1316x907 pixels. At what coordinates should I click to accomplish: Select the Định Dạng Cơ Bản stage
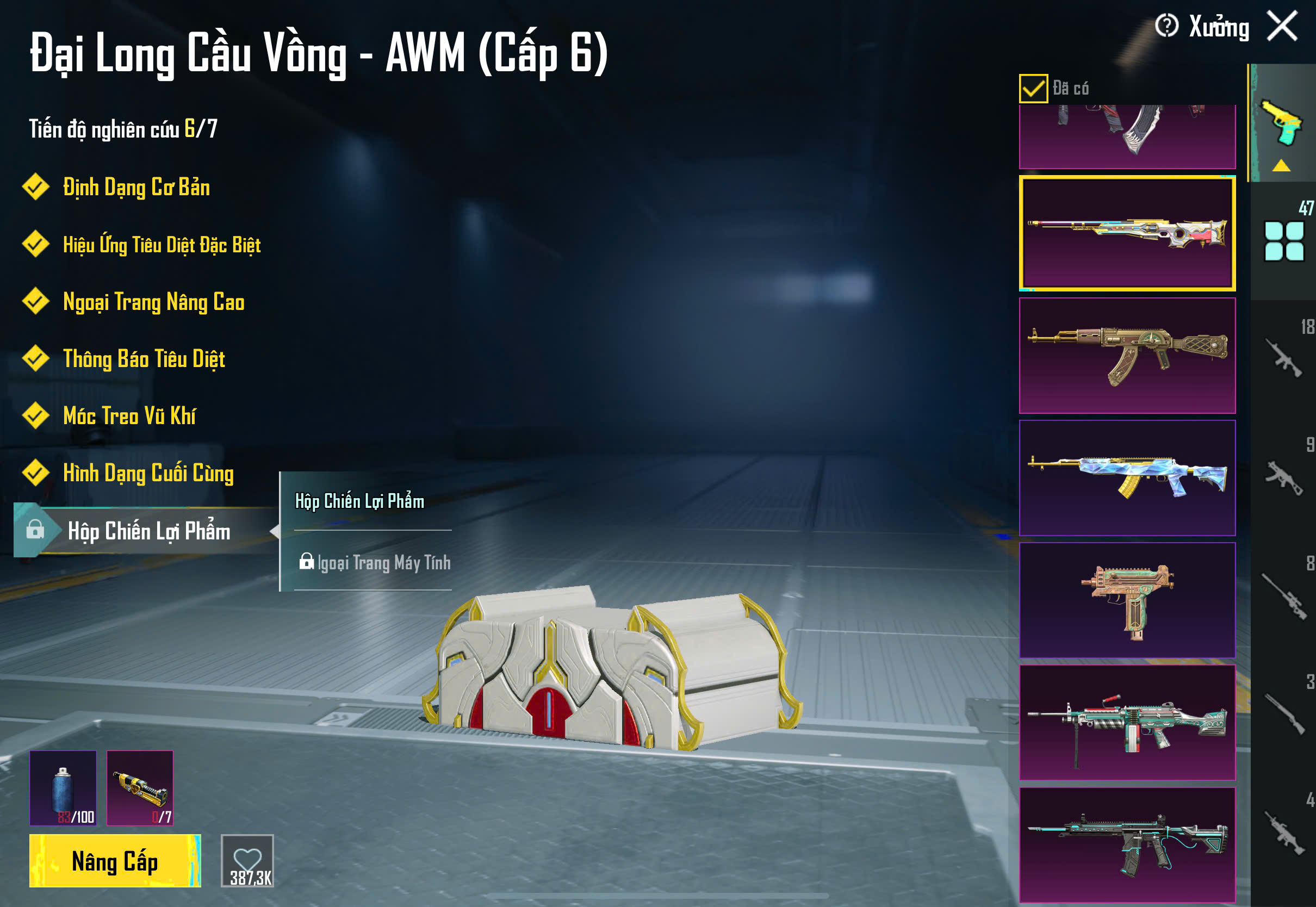point(136,188)
